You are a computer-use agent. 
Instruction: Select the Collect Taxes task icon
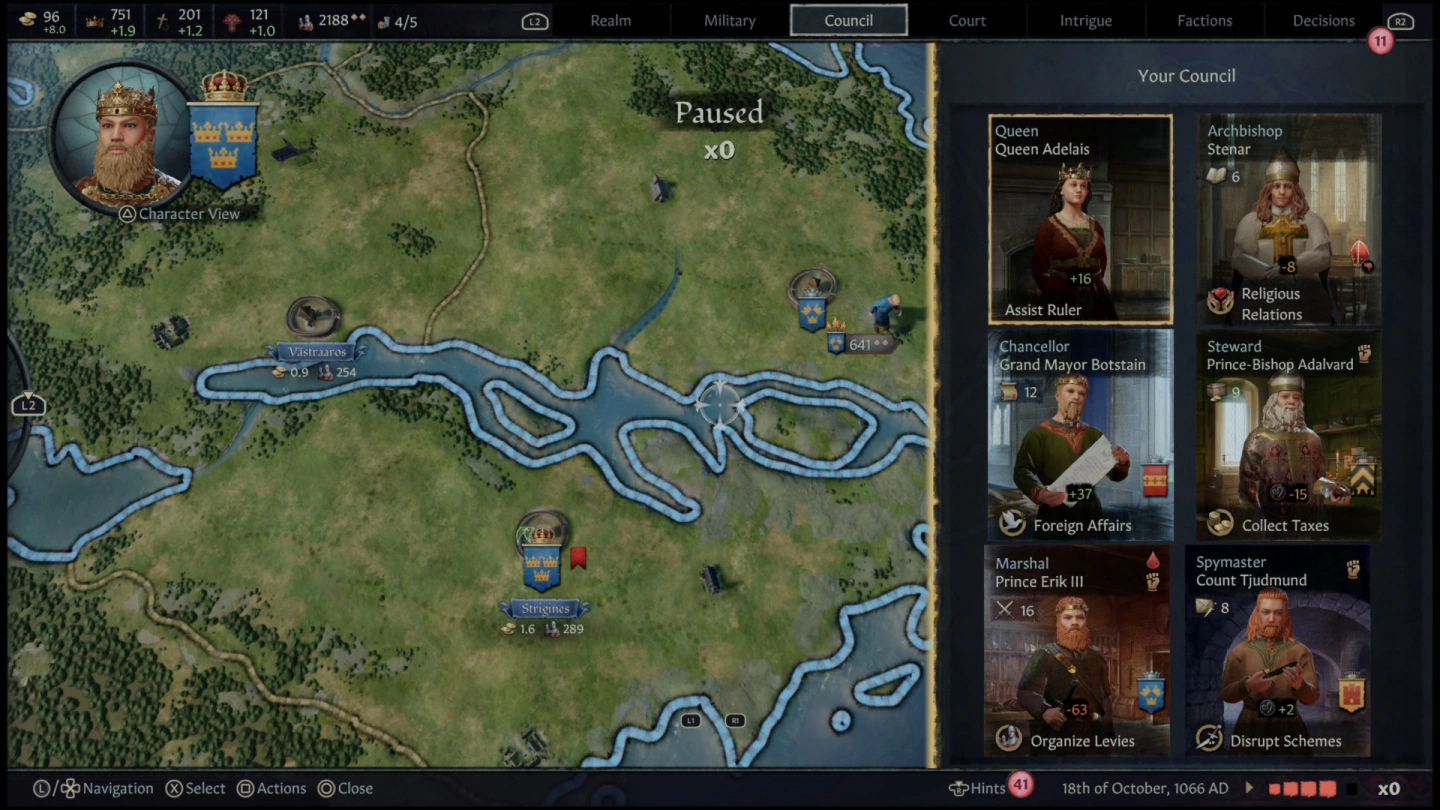pyautogui.click(x=1220, y=525)
